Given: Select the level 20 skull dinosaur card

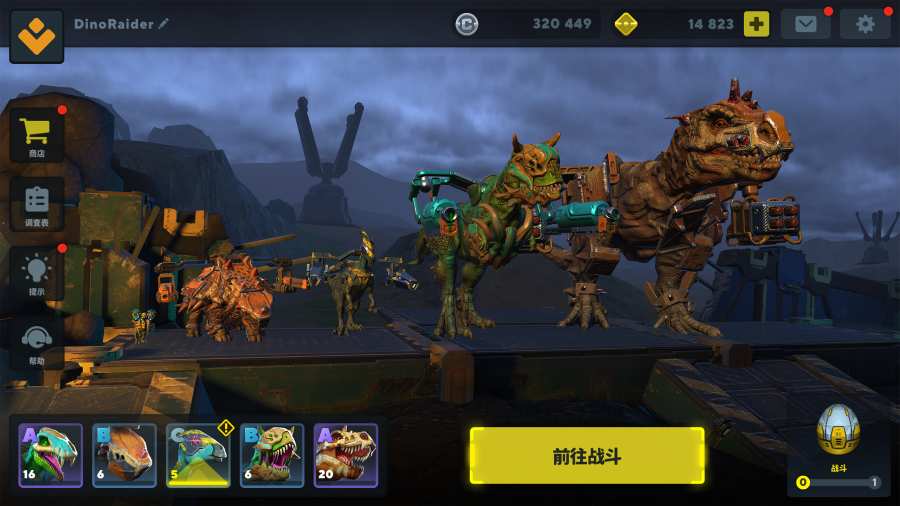Looking at the screenshot, I should pyautogui.click(x=346, y=455).
